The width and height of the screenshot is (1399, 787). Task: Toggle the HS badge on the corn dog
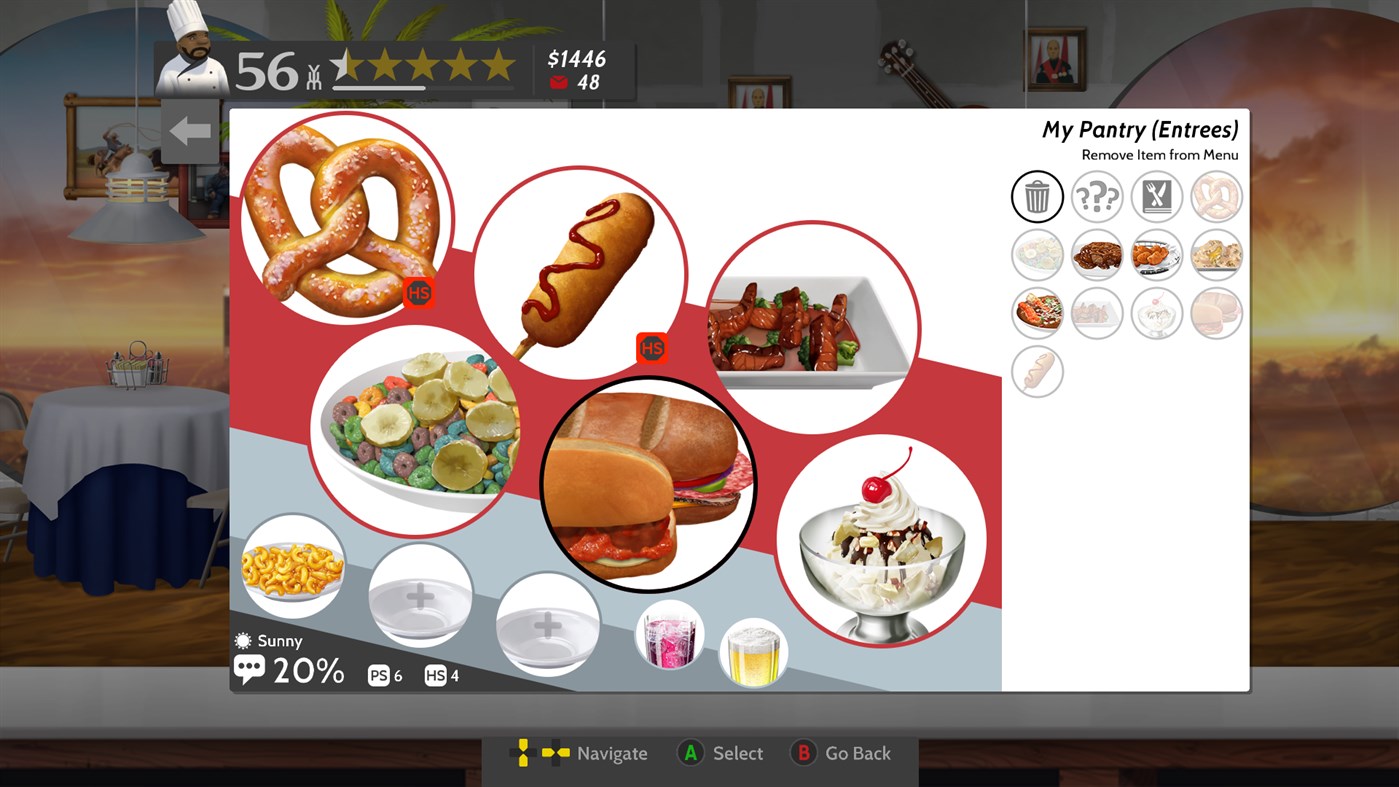651,349
